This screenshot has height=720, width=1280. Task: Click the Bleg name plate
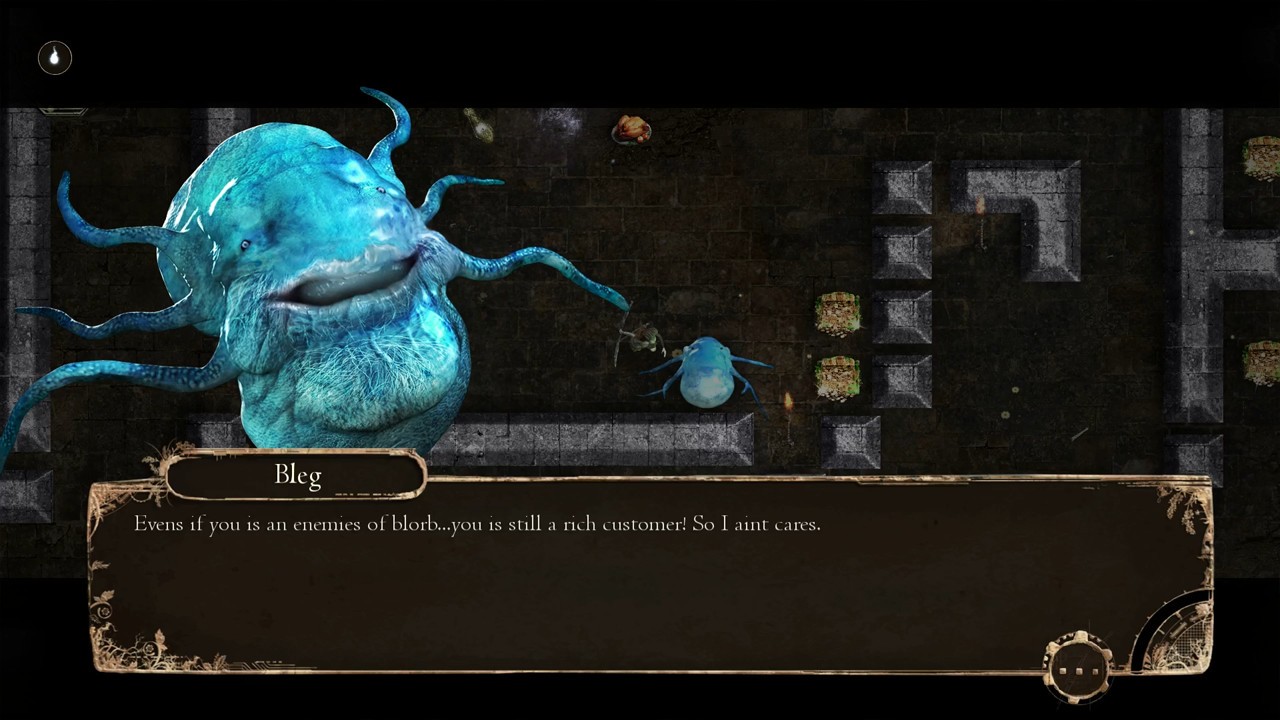(x=297, y=475)
